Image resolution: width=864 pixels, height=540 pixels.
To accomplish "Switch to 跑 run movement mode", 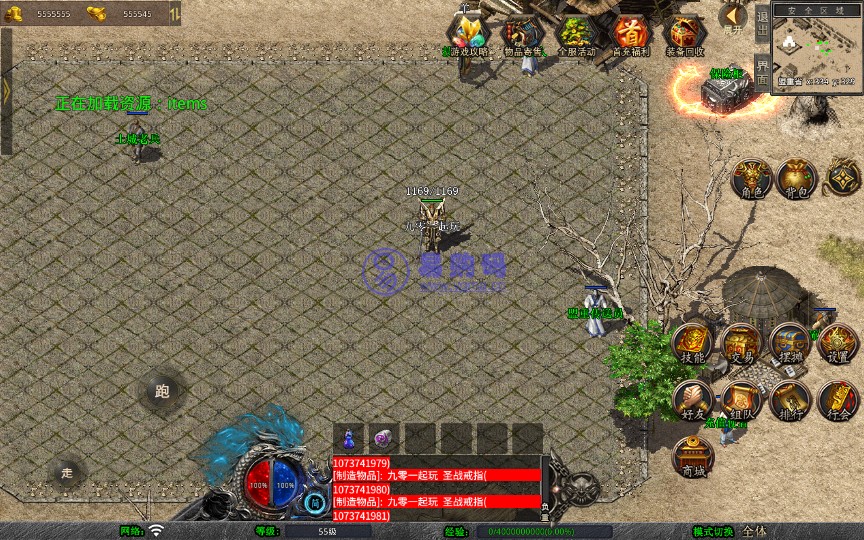I will [x=162, y=391].
